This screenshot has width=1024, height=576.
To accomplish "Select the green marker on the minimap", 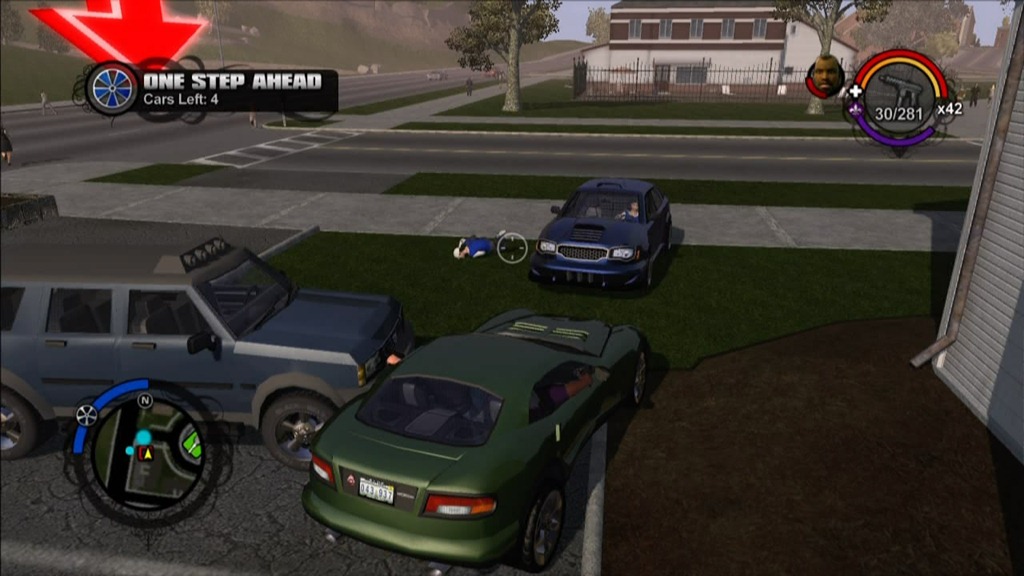I will (x=190, y=443).
